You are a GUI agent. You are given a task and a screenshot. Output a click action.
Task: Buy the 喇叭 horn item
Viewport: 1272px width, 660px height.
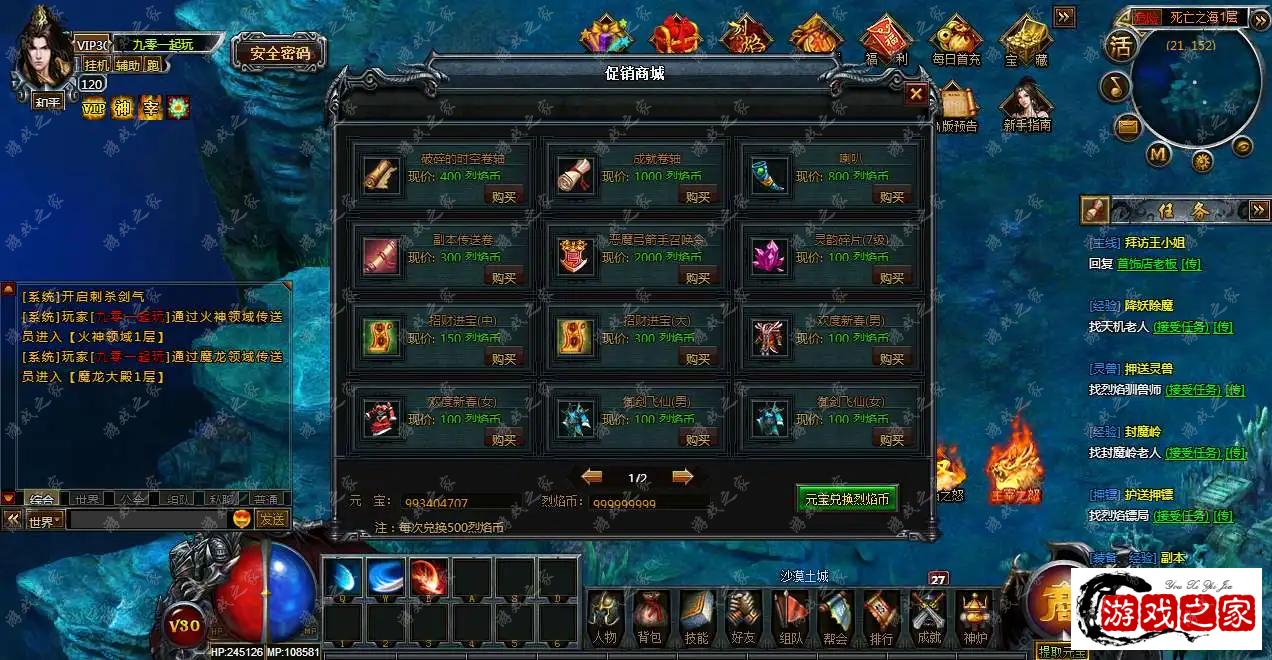coord(892,196)
